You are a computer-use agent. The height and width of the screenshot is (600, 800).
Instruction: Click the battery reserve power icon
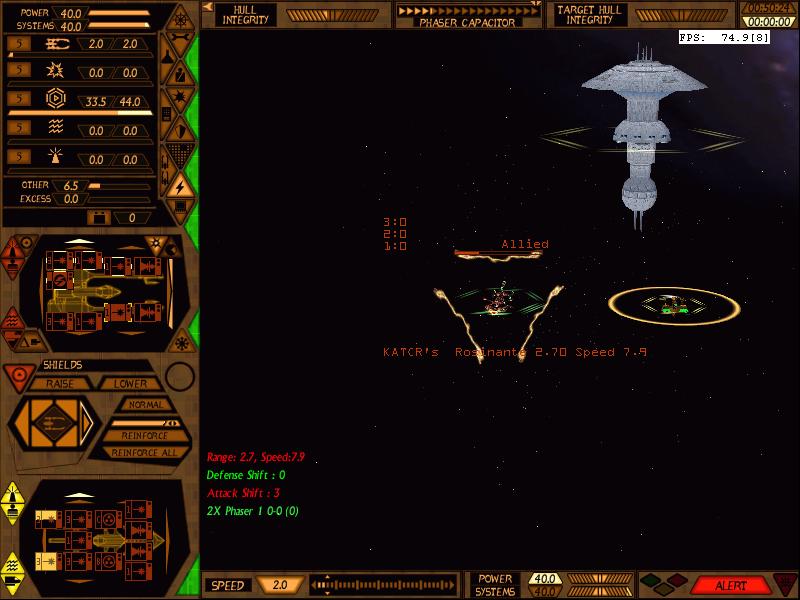click(x=99, y=217)
